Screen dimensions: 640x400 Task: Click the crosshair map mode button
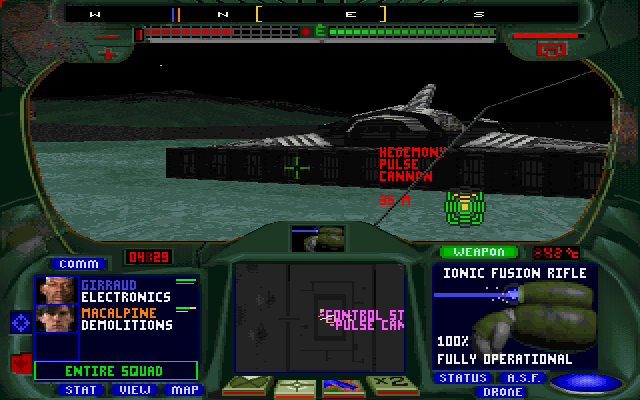295,386
